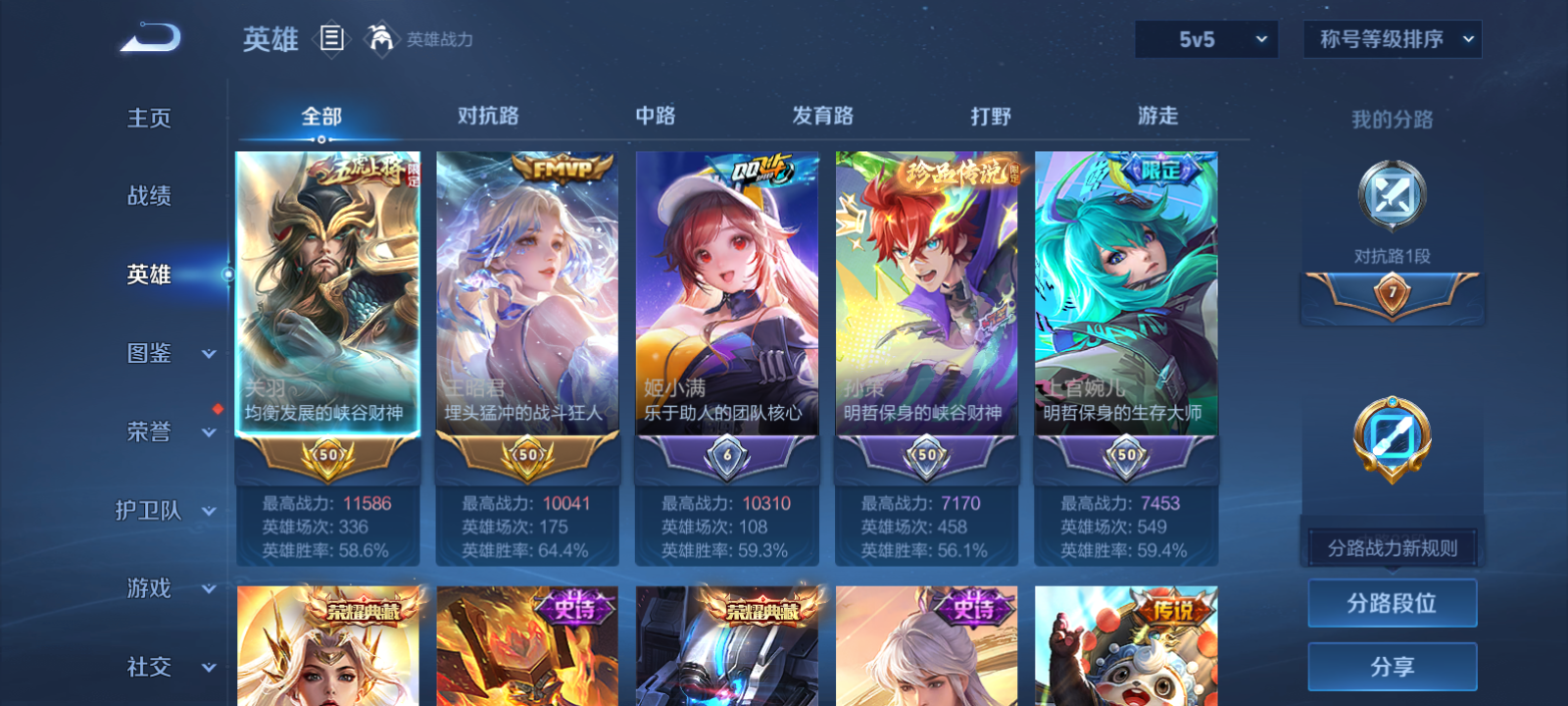1568x706 pixels.
Task: Open 战绩 from the left sidebar
Action: pos(147,196)
